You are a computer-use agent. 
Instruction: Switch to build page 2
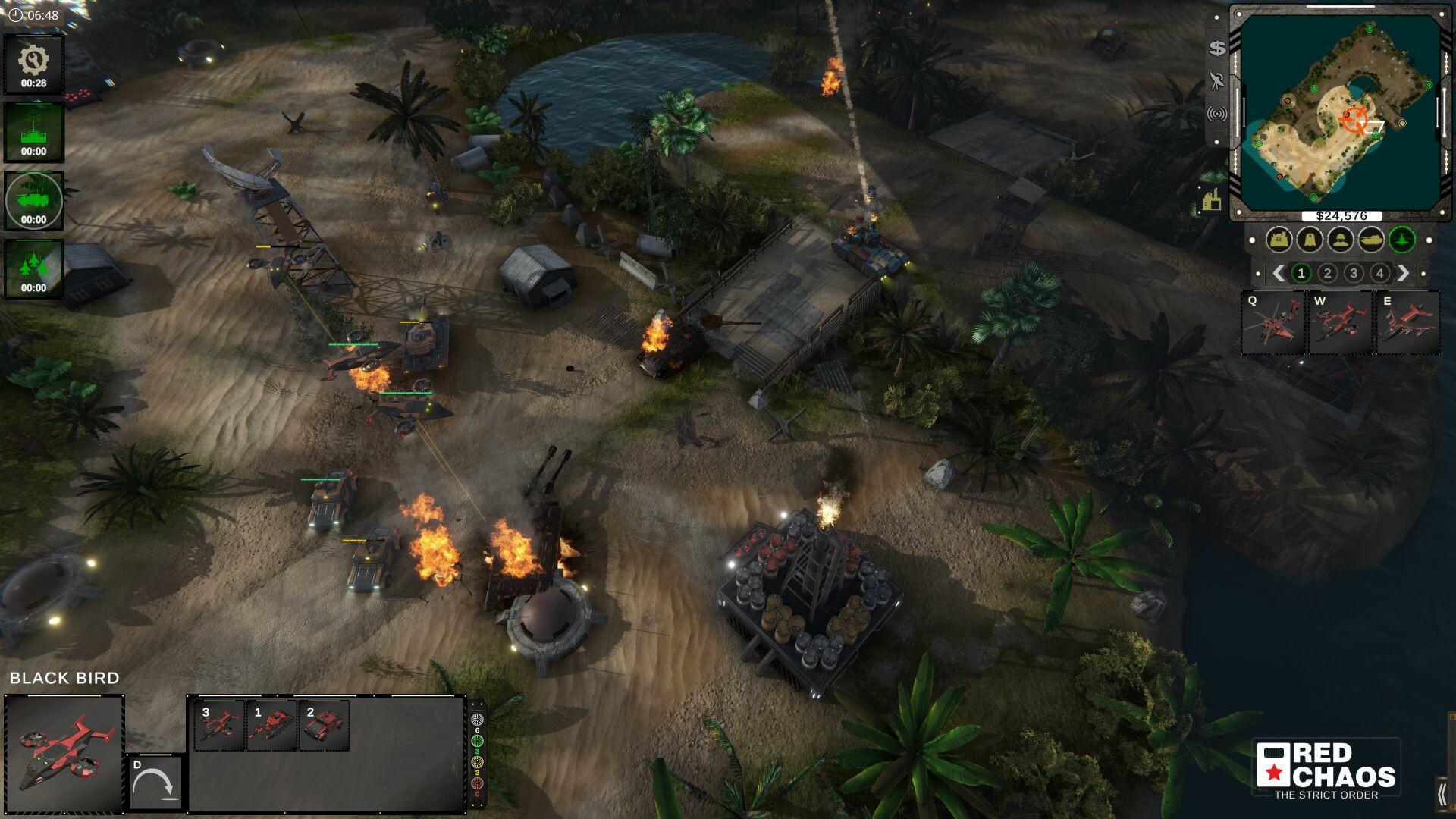(x=1327, y=271)
